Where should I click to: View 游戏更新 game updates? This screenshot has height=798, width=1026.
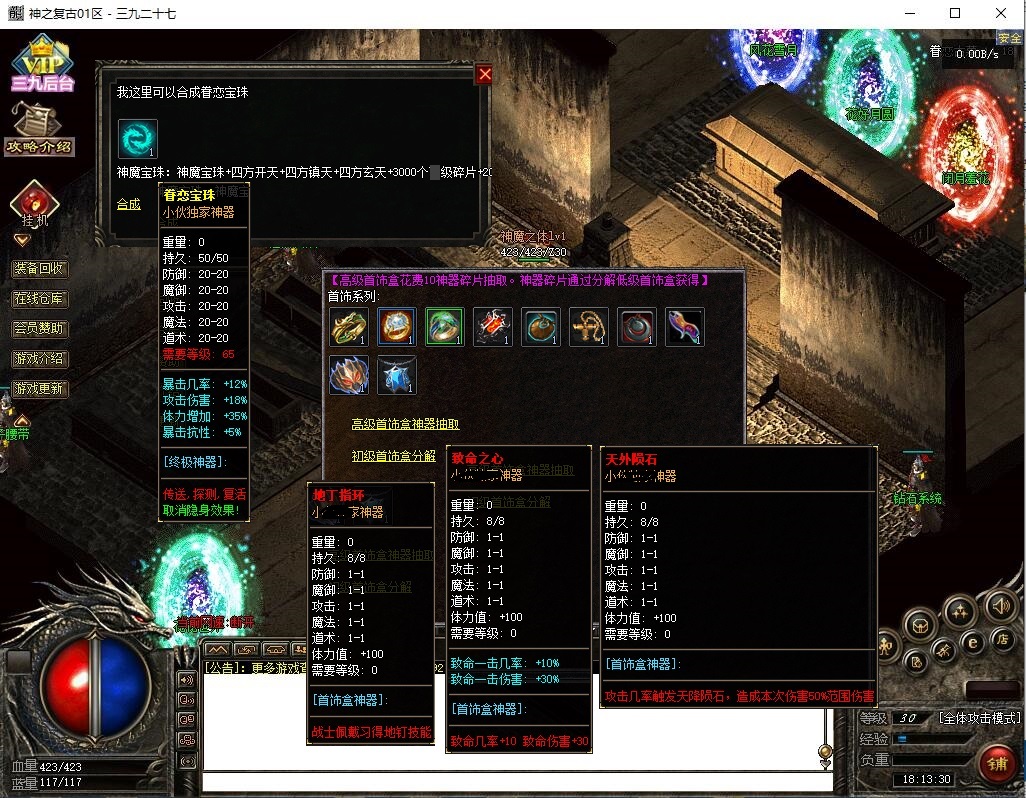pos(40,388)
